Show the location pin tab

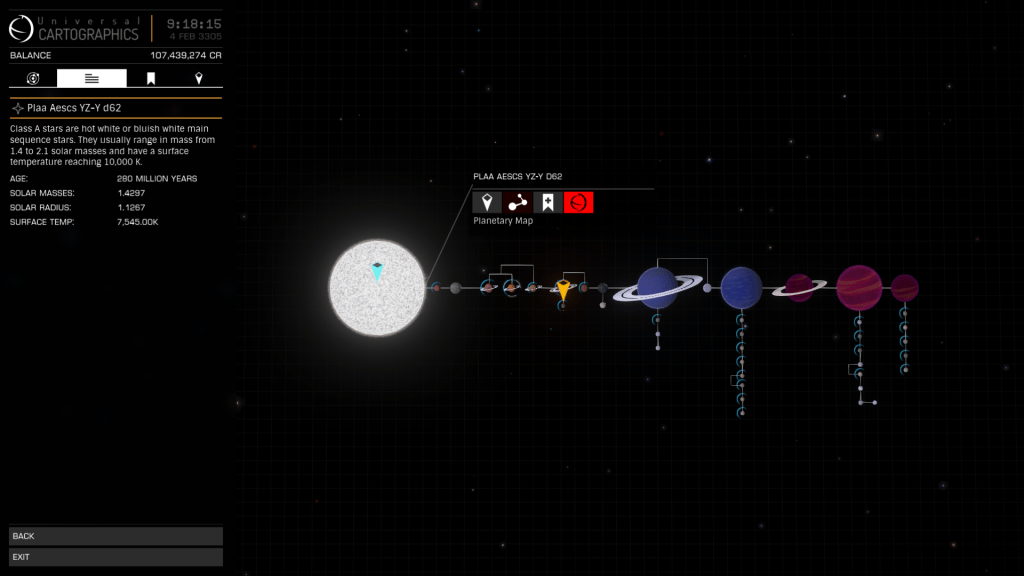199,78
